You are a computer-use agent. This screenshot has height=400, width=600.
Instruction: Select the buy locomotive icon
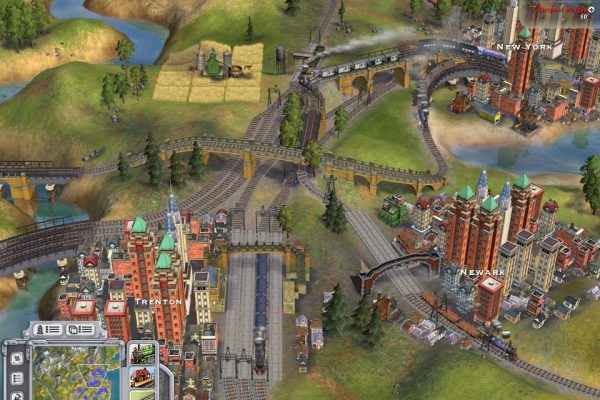coord(142,354)
